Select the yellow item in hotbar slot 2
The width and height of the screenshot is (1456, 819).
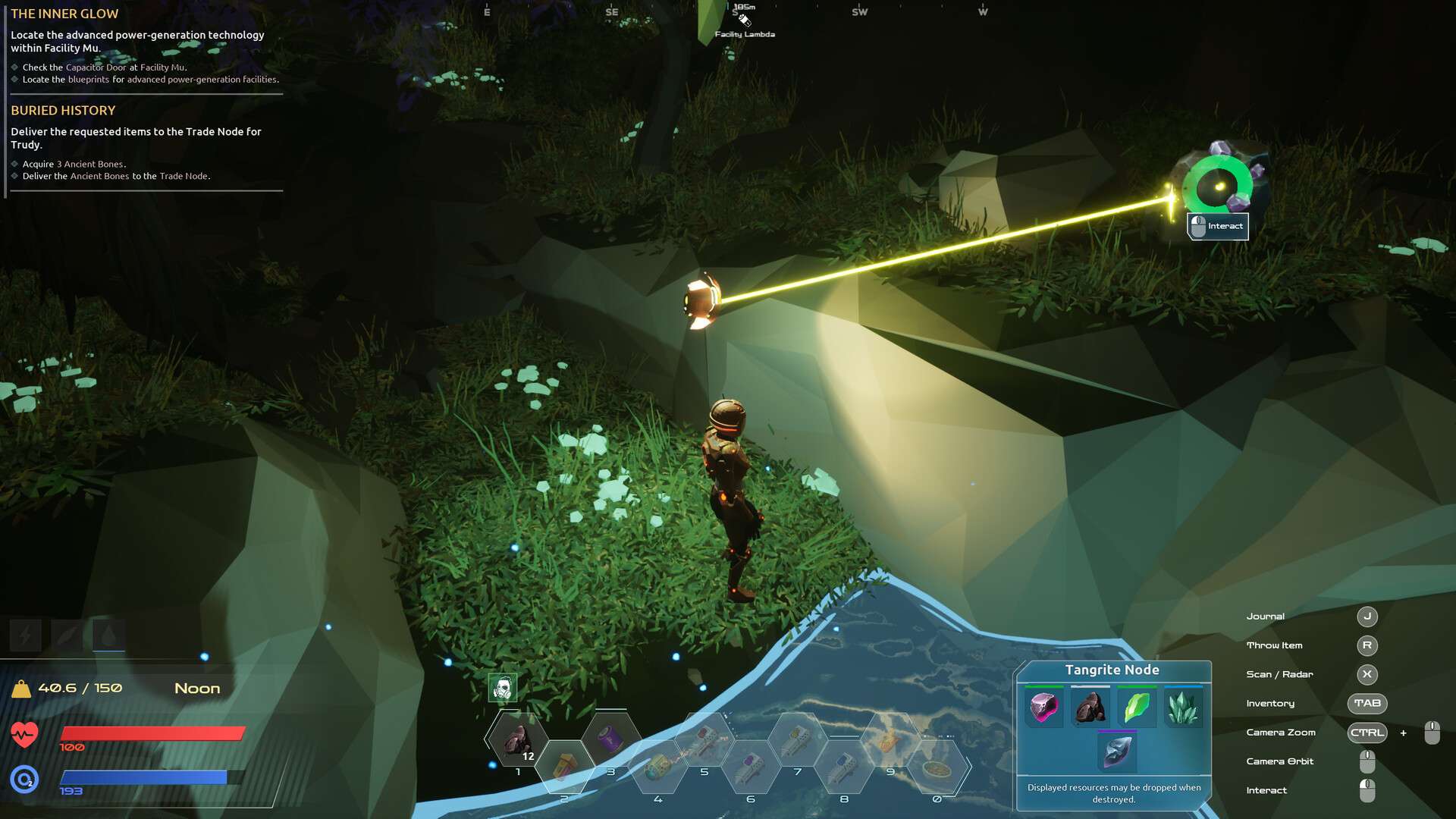(x=564, y=766)
